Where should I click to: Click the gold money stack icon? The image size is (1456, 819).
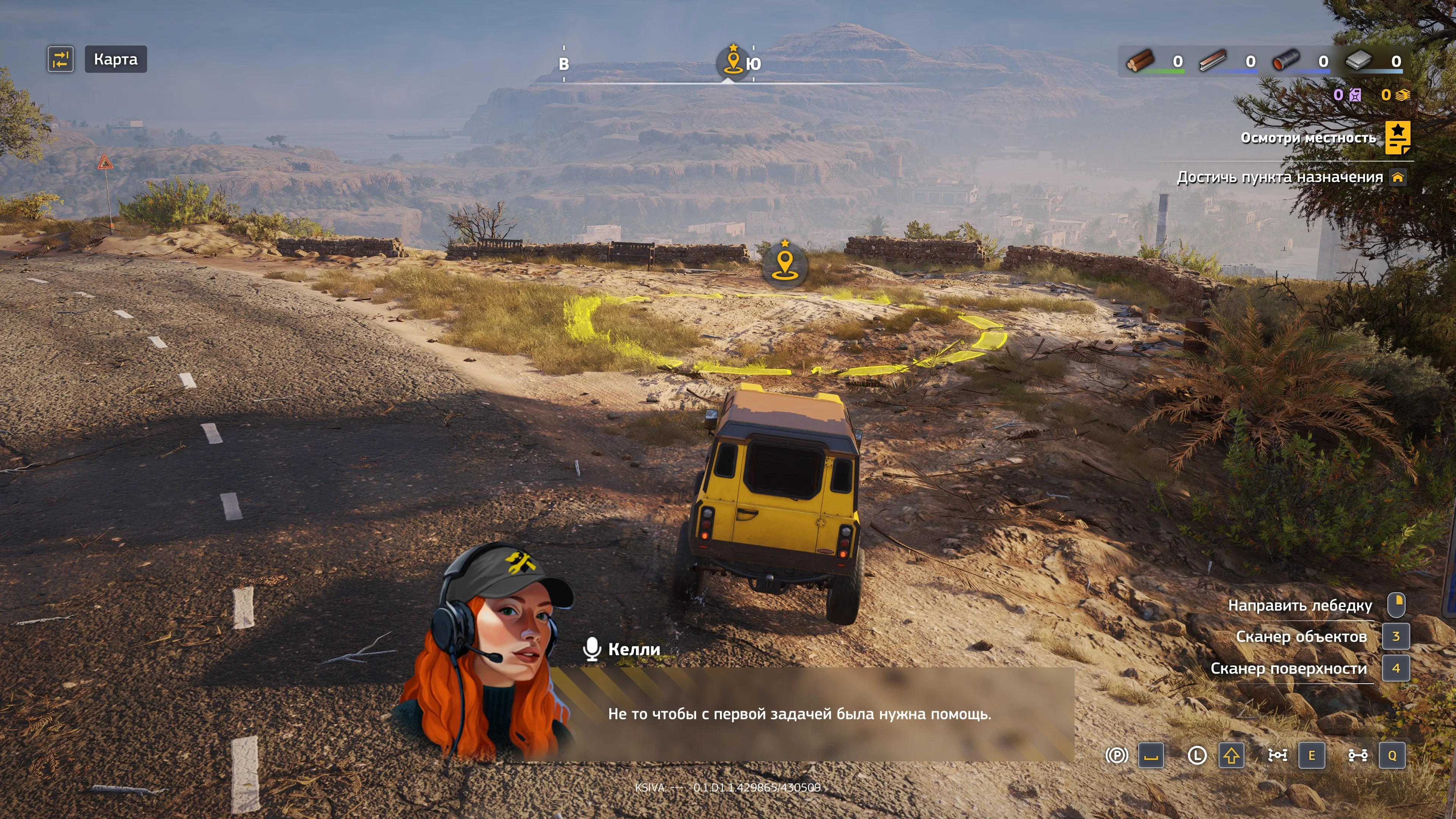pyautogui.click(x=1403, y=95)
